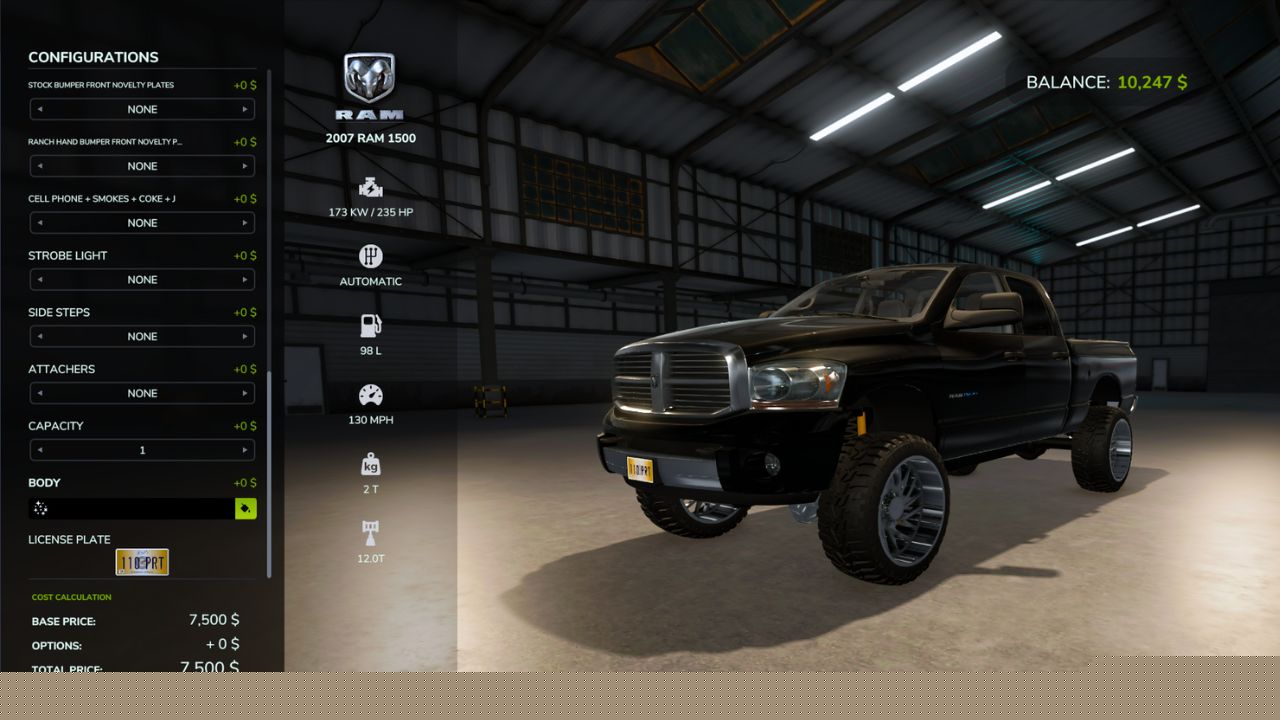Previous Ranch Hand Bumper novelty plate option
This screenshot has height=720, width=1280.
(40, 167)
